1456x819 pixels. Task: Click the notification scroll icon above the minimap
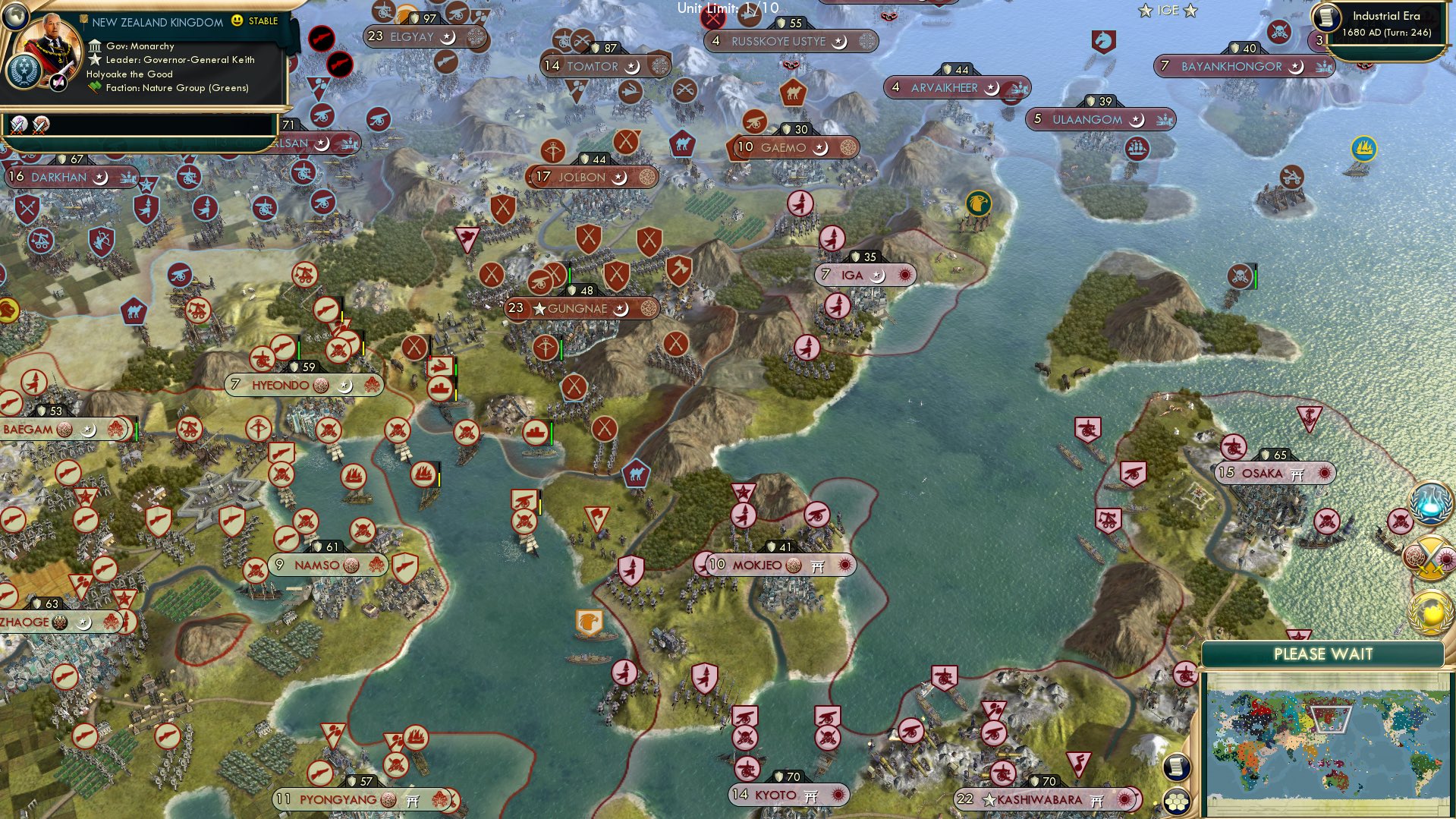(1177, 767)
